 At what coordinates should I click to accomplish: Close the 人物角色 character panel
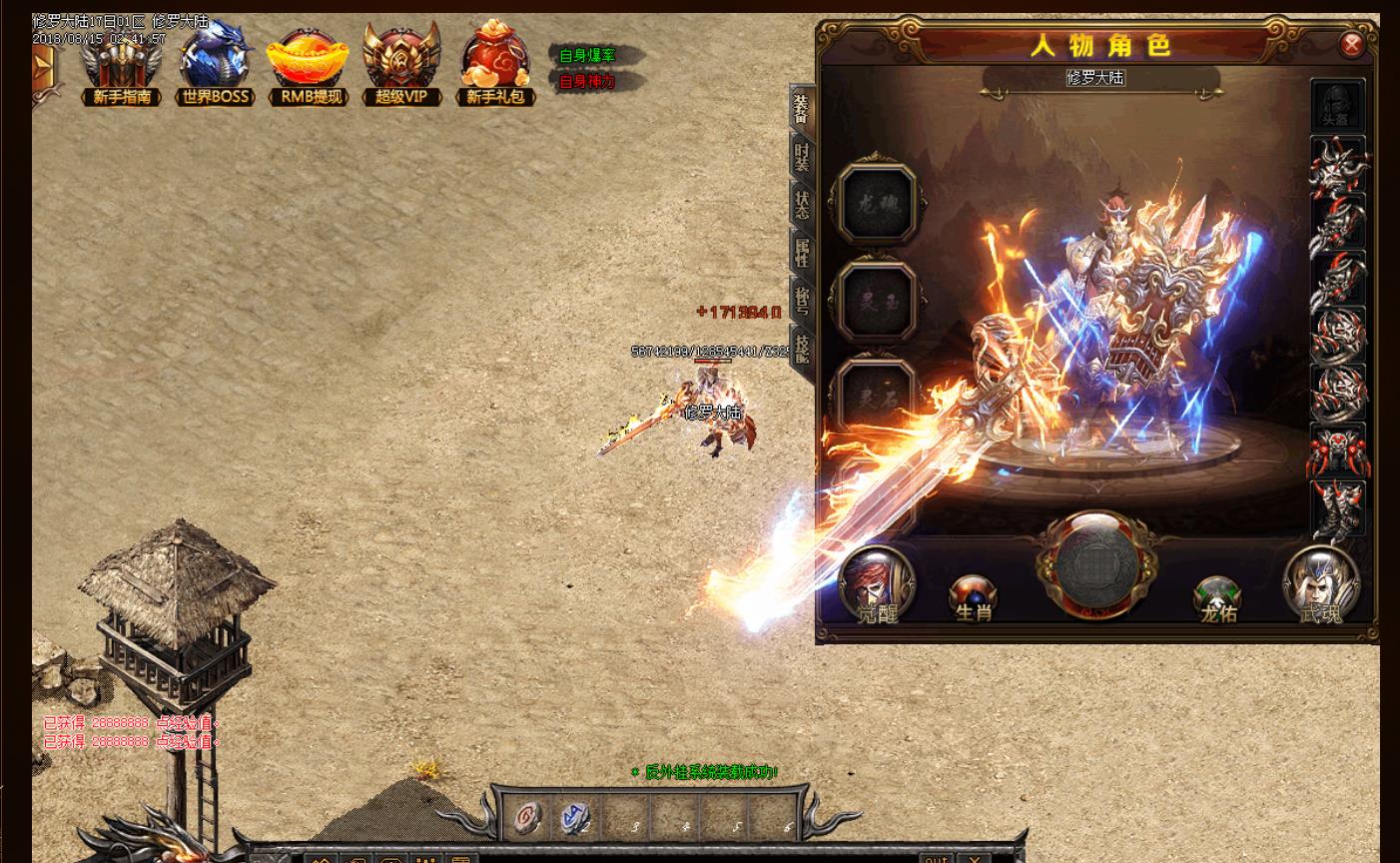[1351, 44]
